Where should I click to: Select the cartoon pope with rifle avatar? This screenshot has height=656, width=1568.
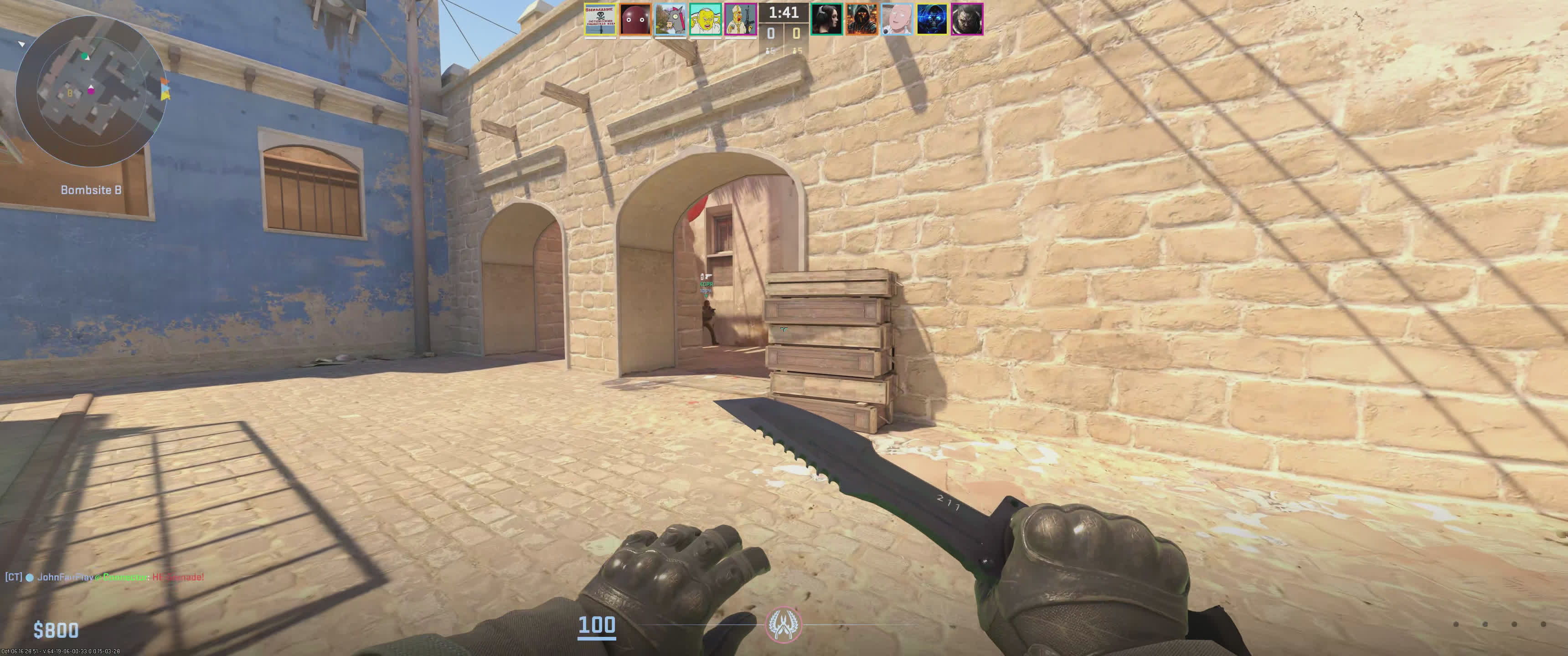click(740, 20)
